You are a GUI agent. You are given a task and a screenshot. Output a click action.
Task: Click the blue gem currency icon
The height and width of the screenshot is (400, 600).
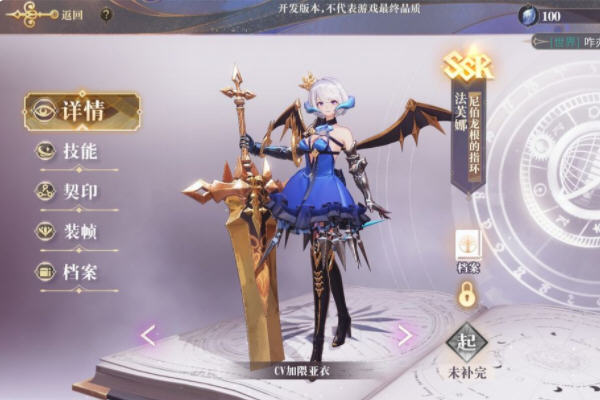[528, 15]
